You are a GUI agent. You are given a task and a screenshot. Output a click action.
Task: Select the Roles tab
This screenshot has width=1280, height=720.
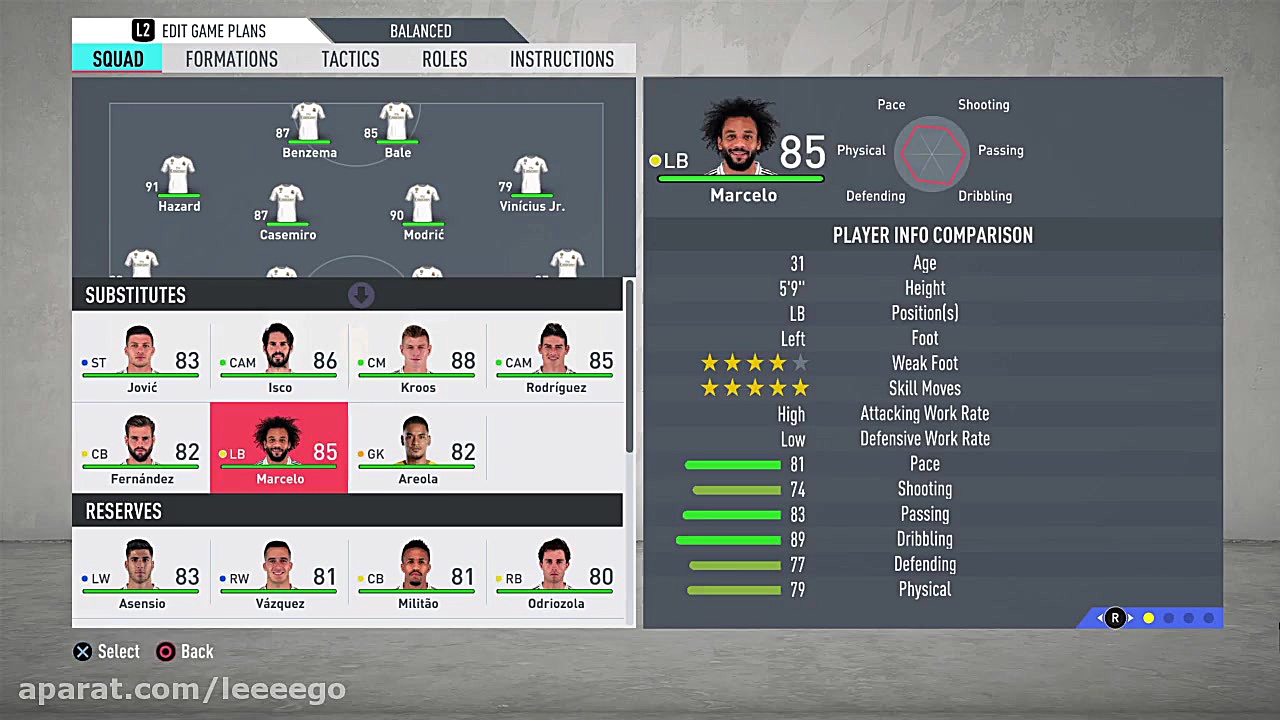click(x=444, y=59)
